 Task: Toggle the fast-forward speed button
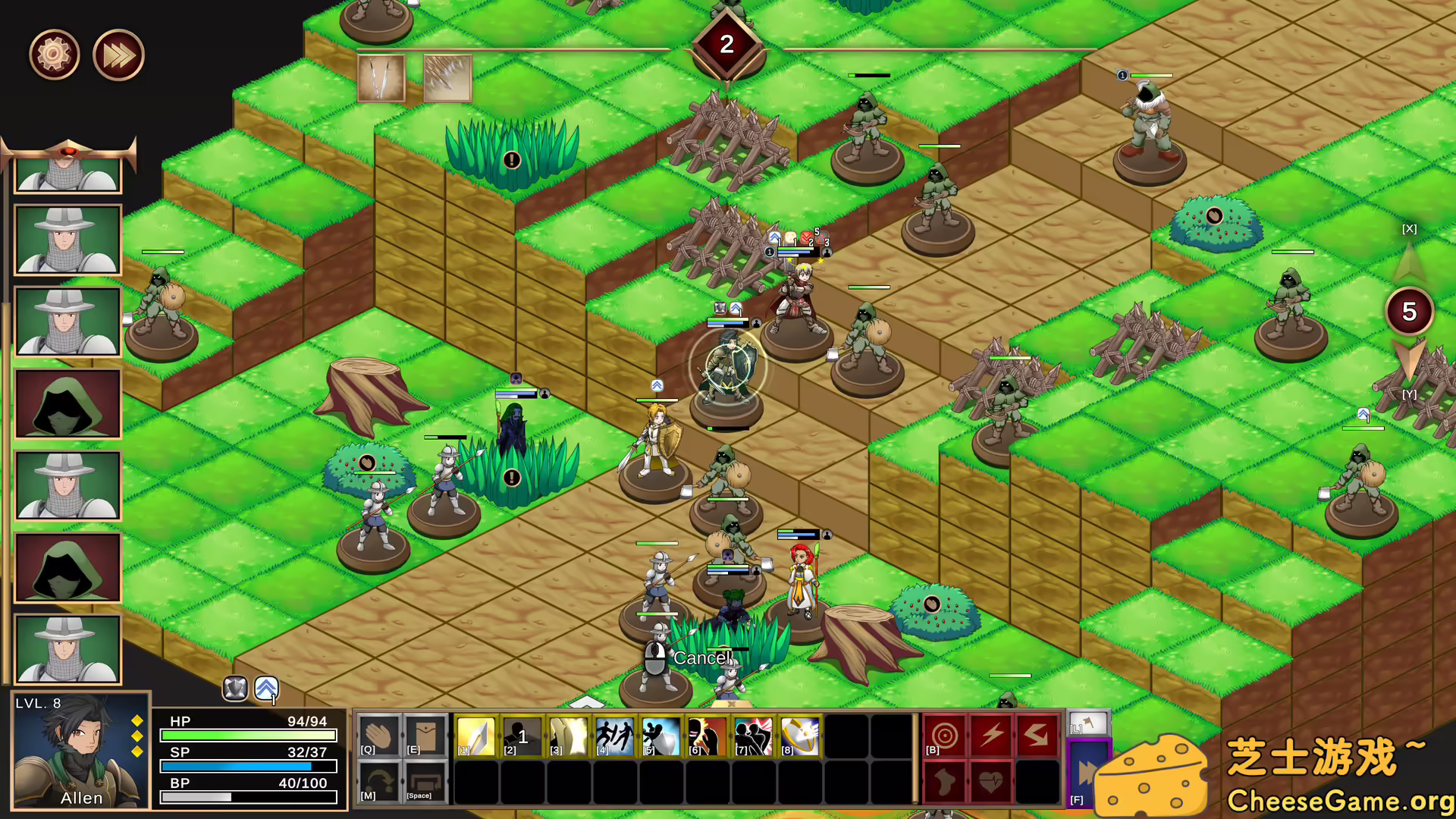[117, 54]
